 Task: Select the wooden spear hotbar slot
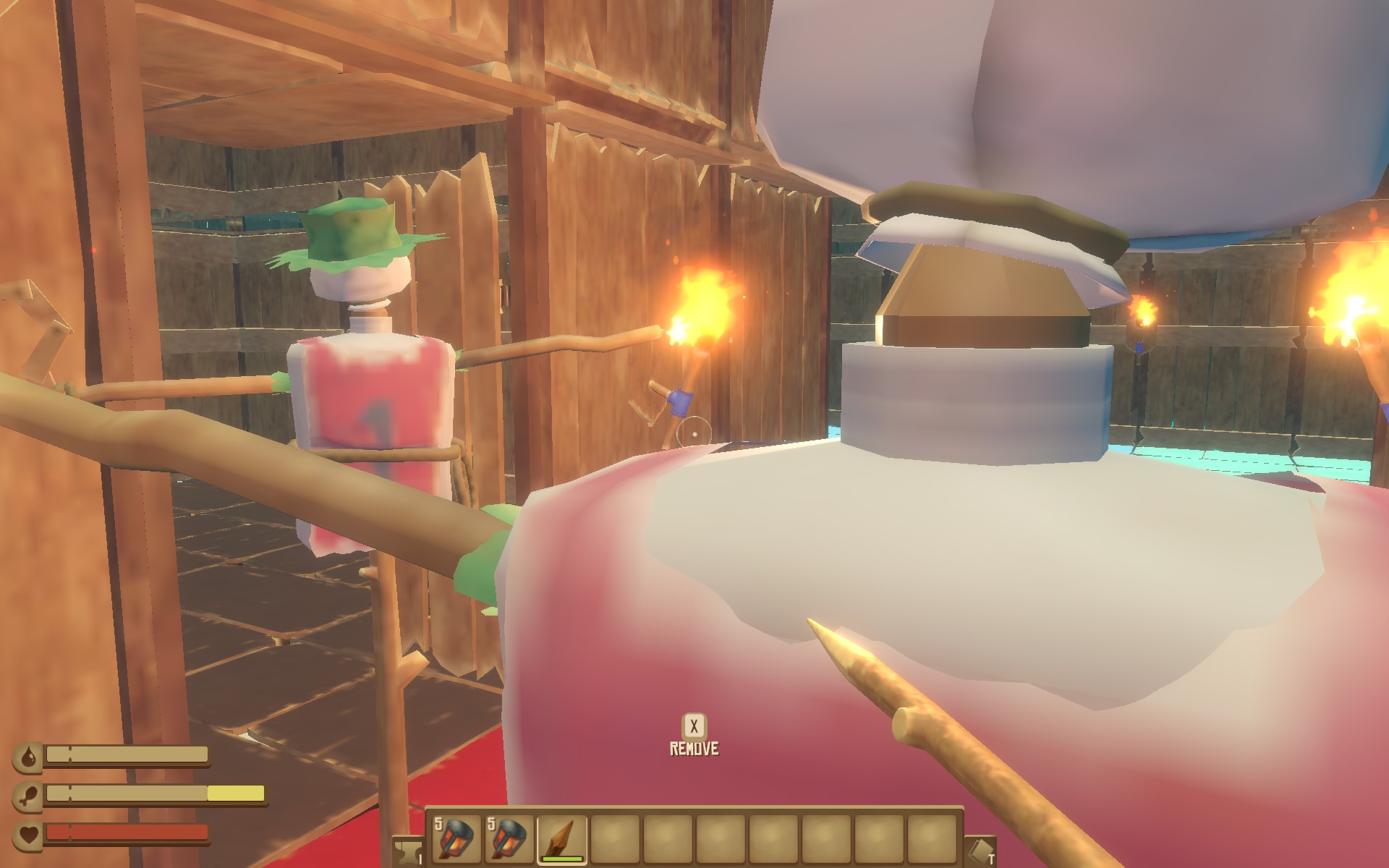562,838
